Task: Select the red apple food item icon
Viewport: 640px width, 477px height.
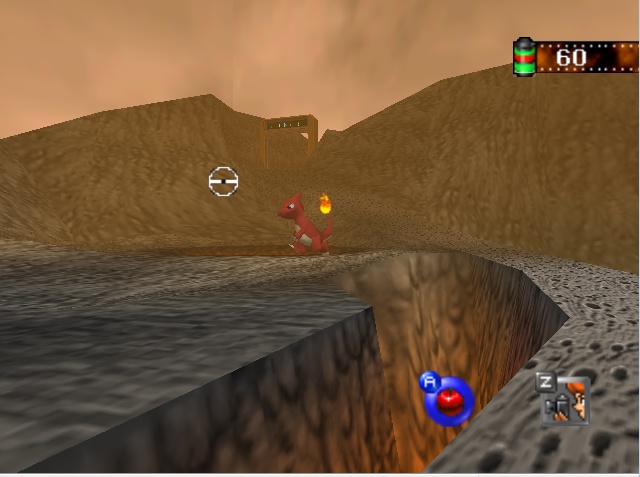Action: pyautogui.click(x=449, y=402)
